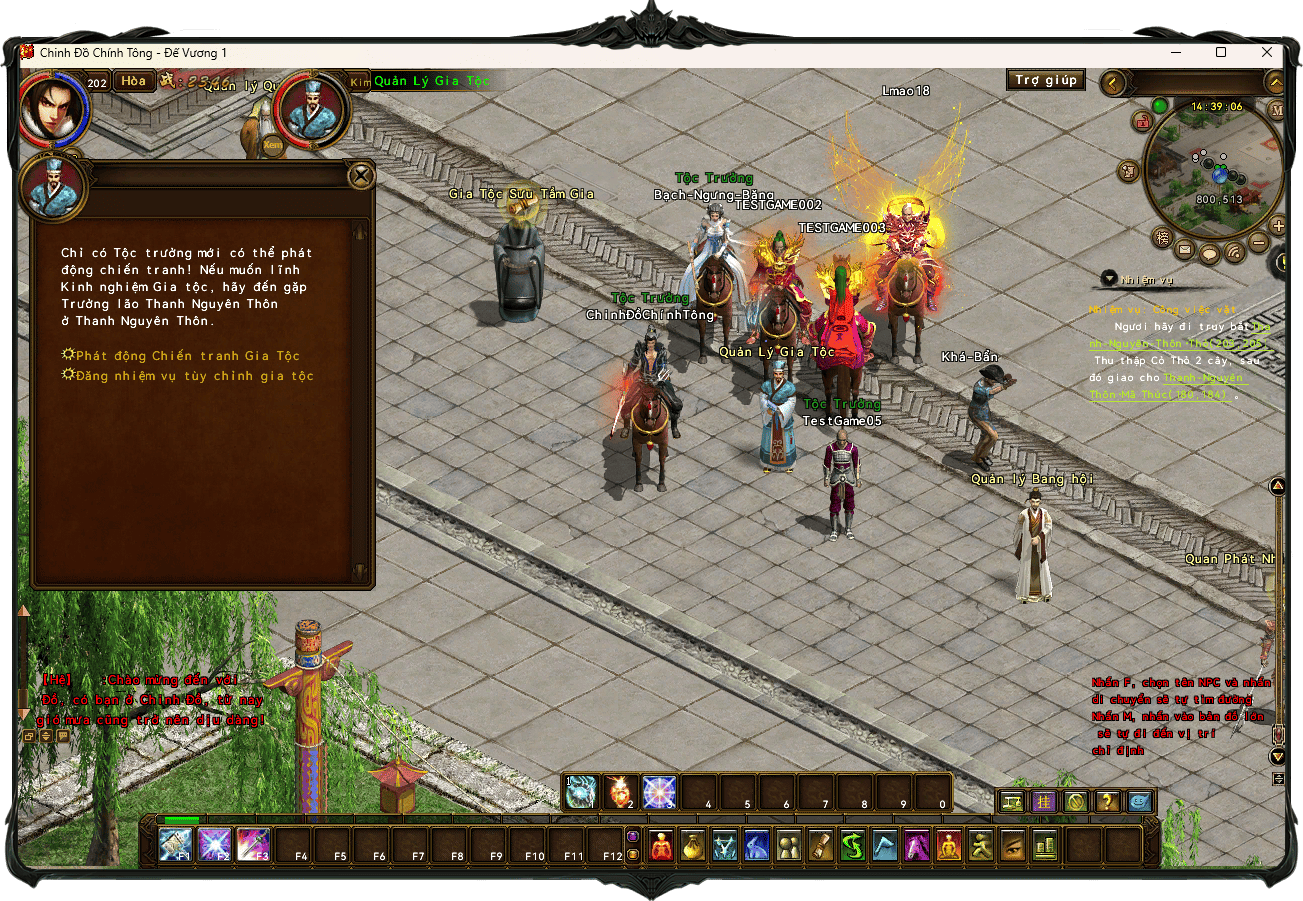This screenshot has height=901, width=1303.
Task: Open the mail envelope icon
Action: 1185,250
